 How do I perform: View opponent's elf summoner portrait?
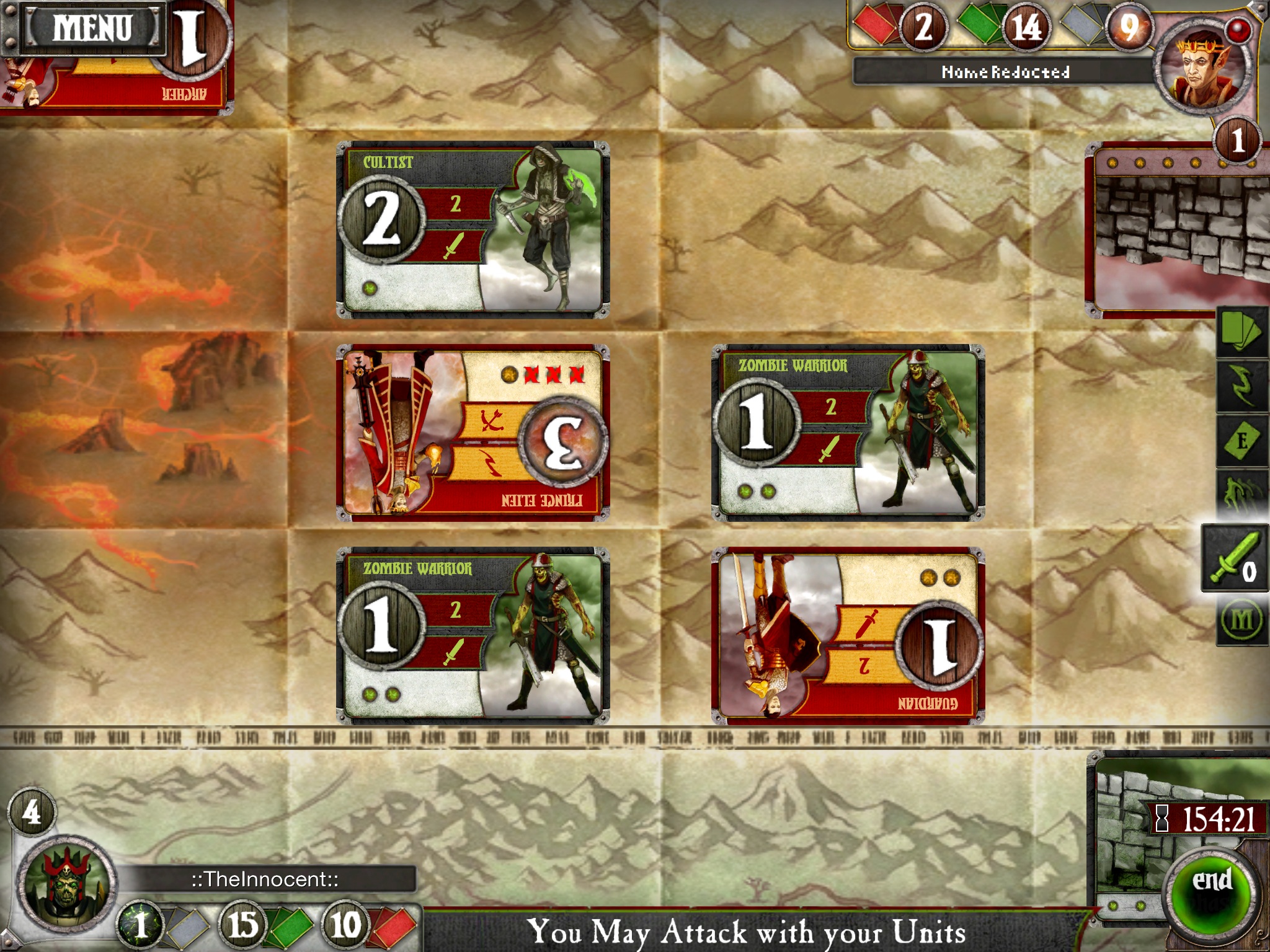coord(1202,68)
